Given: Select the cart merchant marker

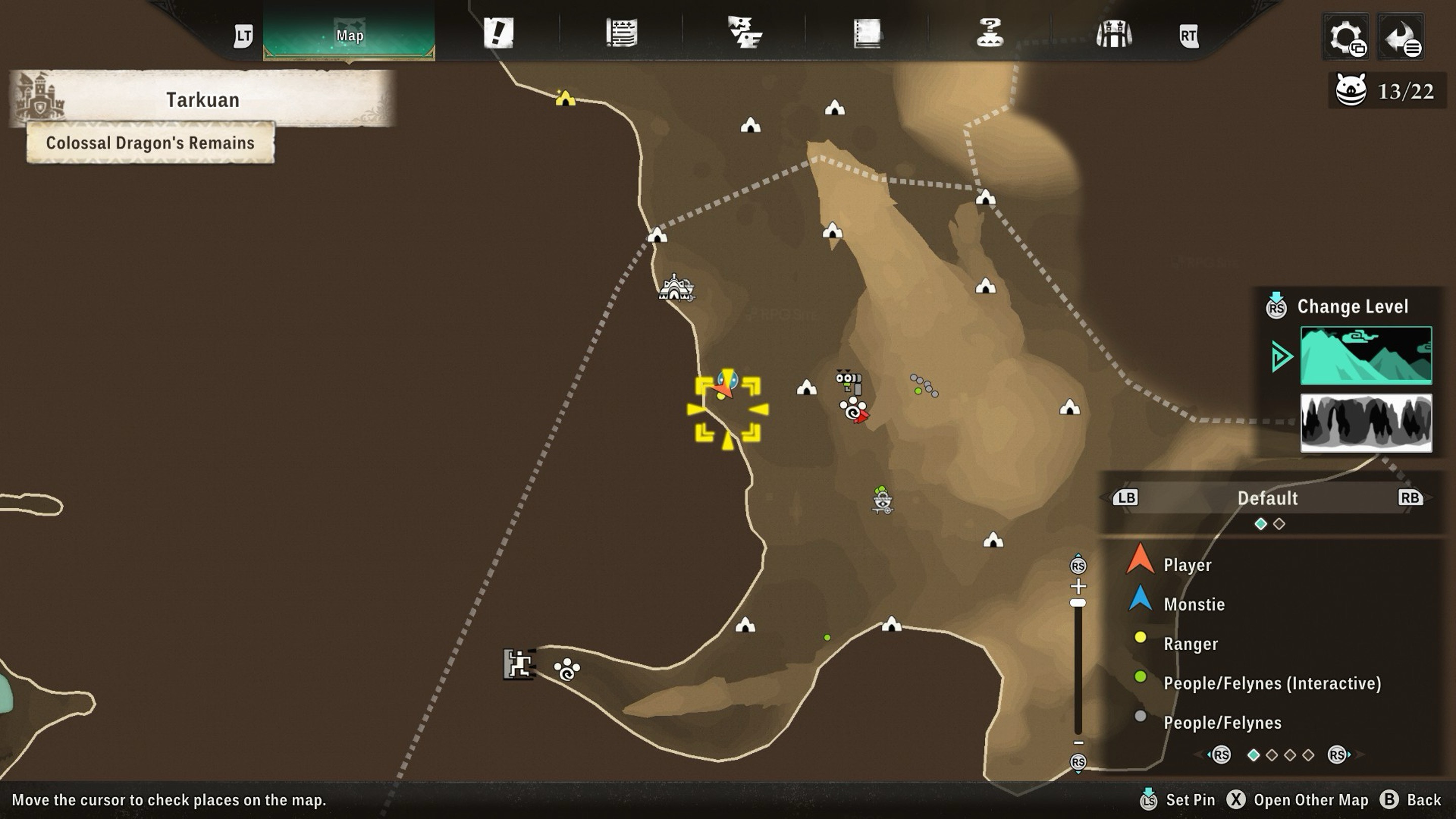Looking at the screenshot, I should (882, 500).
